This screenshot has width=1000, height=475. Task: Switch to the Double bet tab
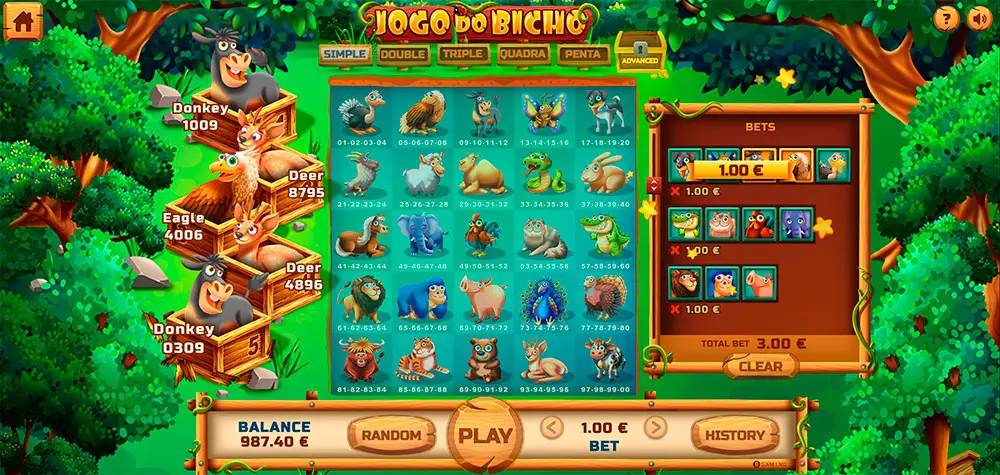(403, 54)
